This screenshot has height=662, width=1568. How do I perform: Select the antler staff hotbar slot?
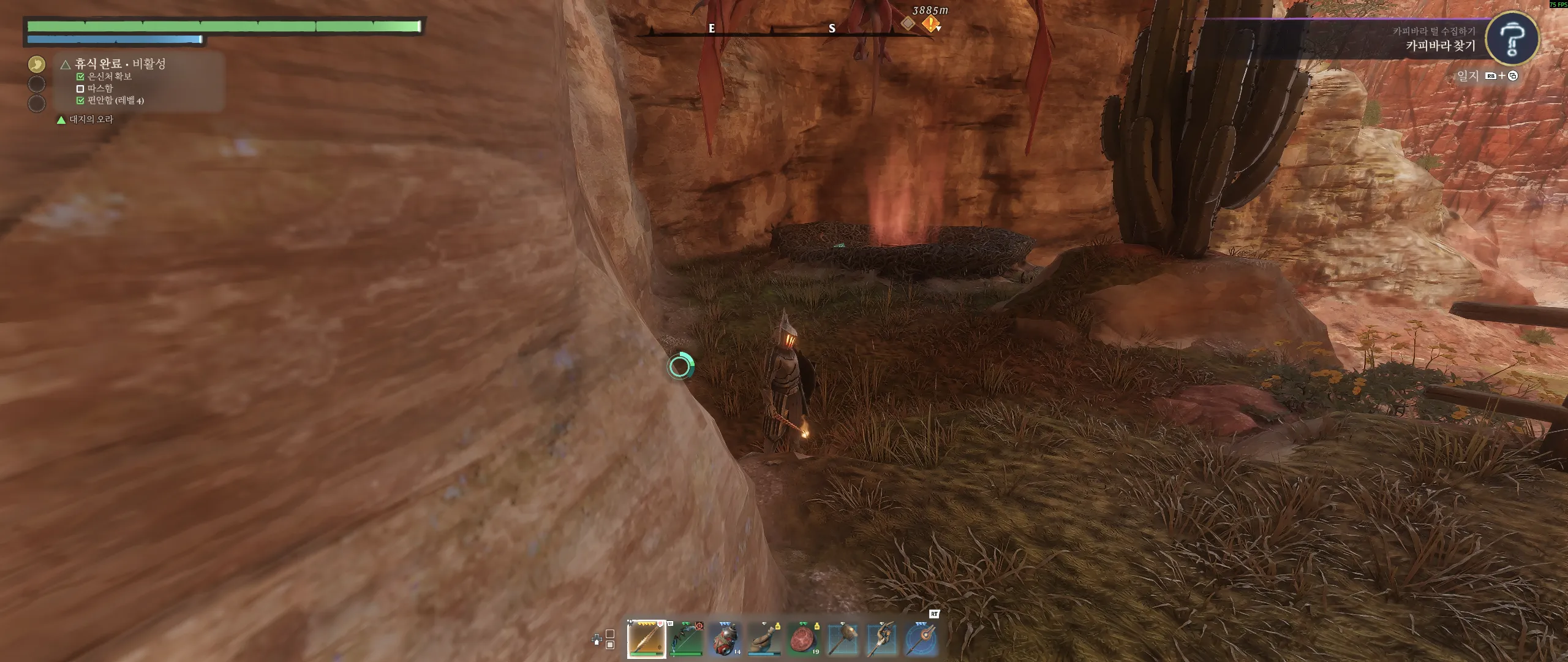pos(882,639)
